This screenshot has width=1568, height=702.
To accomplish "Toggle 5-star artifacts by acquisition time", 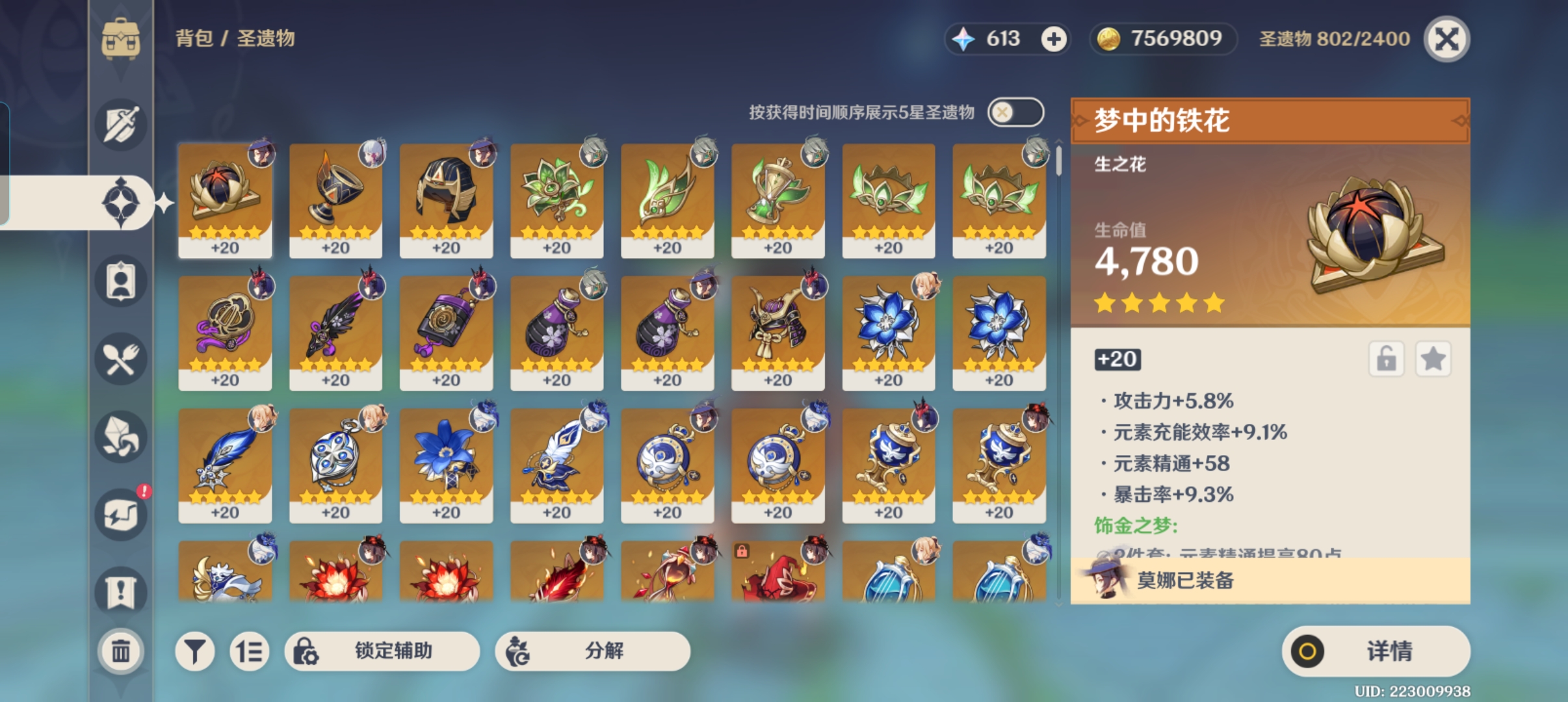I will (1015, 112).
